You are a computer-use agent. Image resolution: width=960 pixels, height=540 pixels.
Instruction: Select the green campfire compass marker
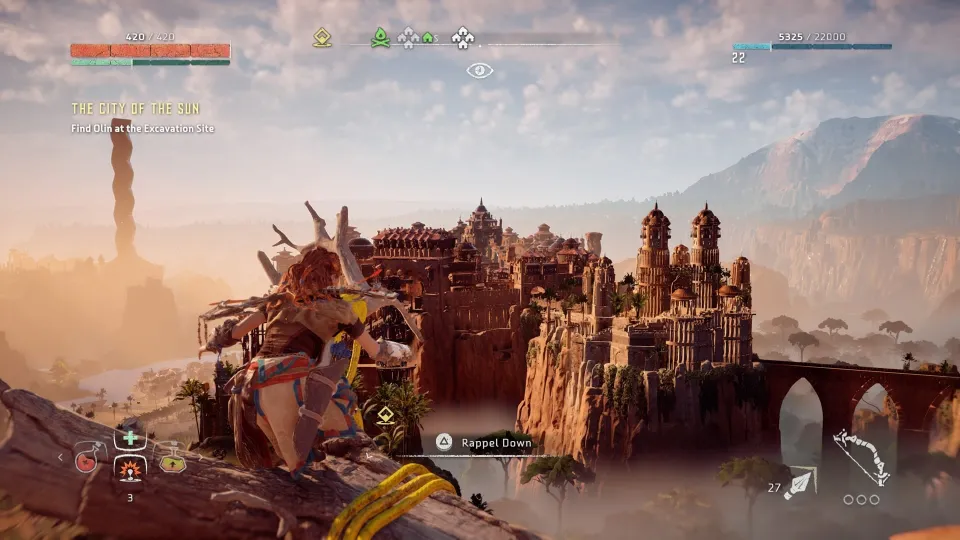click(380, 39)
